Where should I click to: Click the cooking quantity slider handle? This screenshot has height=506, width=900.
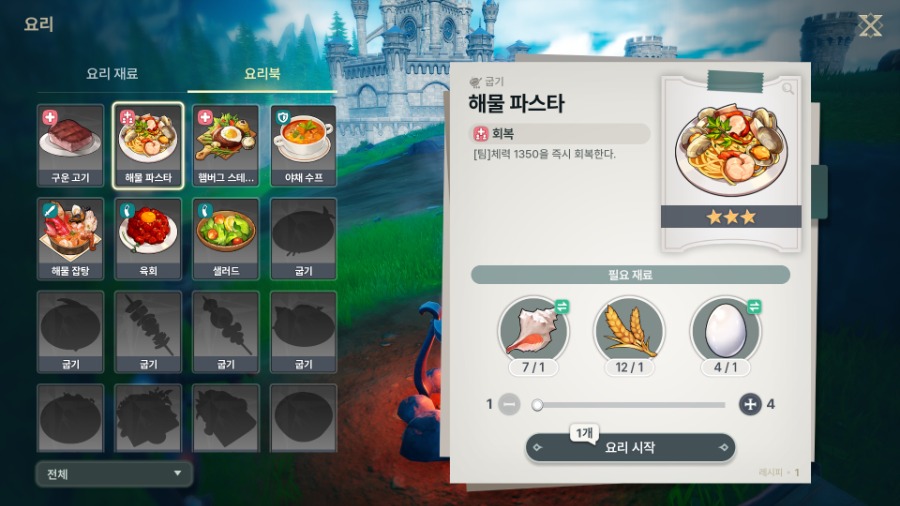click(538, 405)
